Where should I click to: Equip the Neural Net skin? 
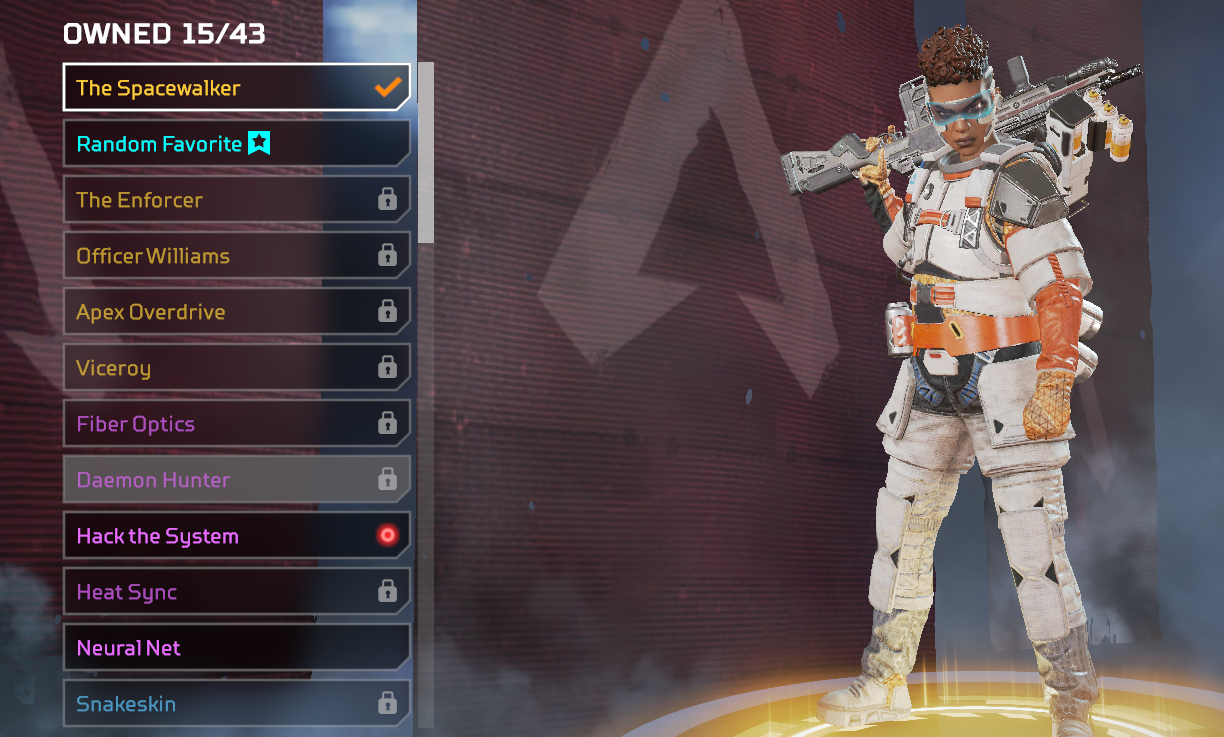236,648
